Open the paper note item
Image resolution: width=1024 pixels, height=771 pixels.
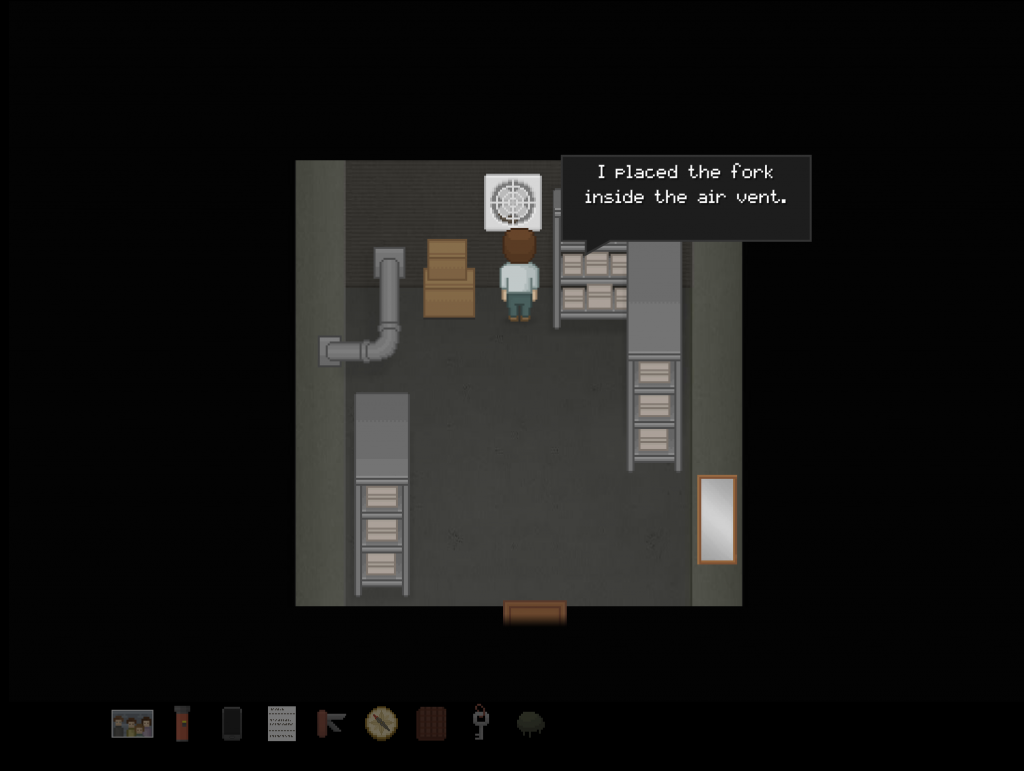[x=282, y=723]
